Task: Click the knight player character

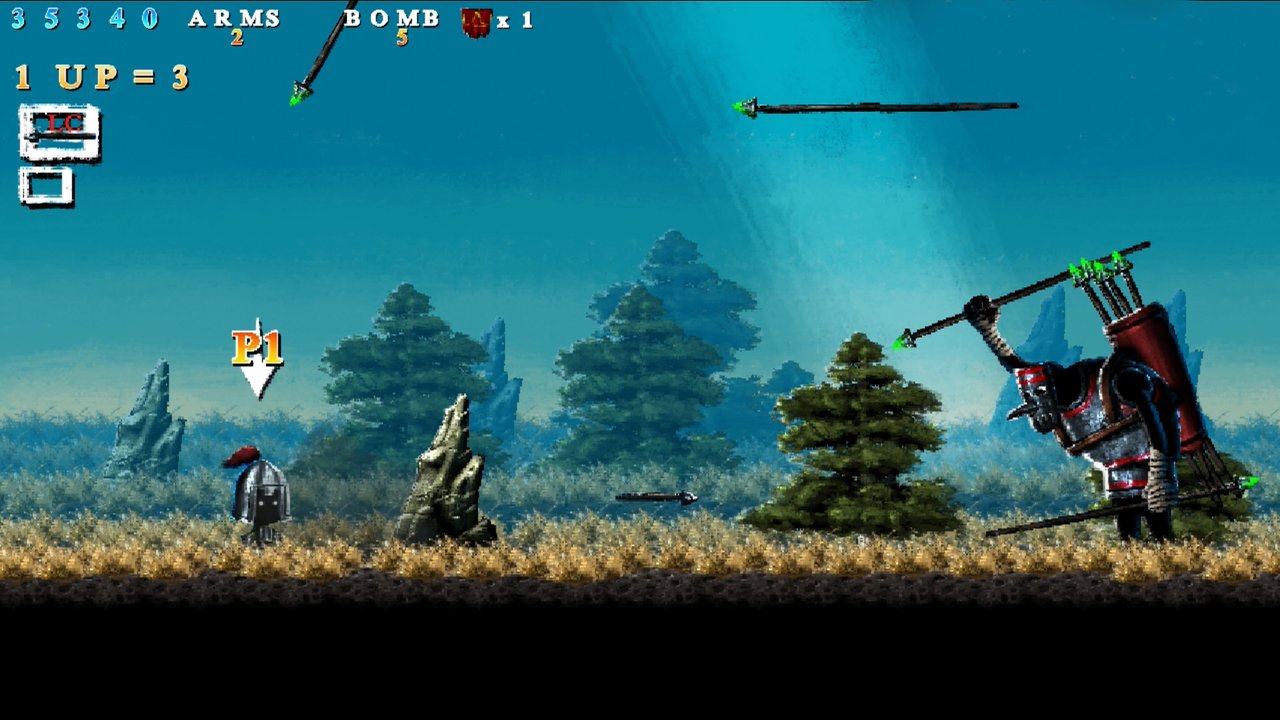Action: [260, 495]
